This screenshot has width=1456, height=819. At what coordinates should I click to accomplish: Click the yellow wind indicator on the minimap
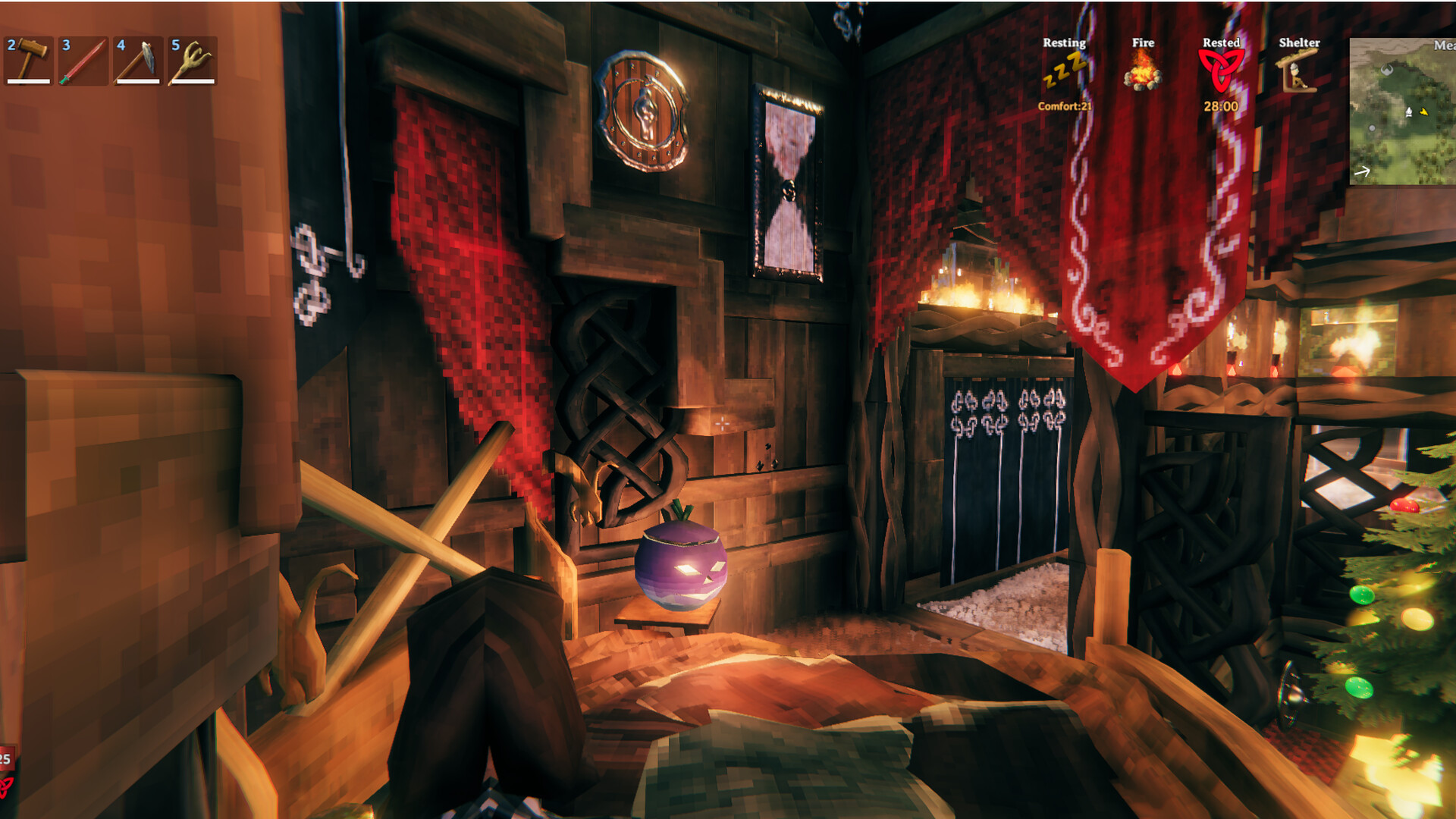1424,111
